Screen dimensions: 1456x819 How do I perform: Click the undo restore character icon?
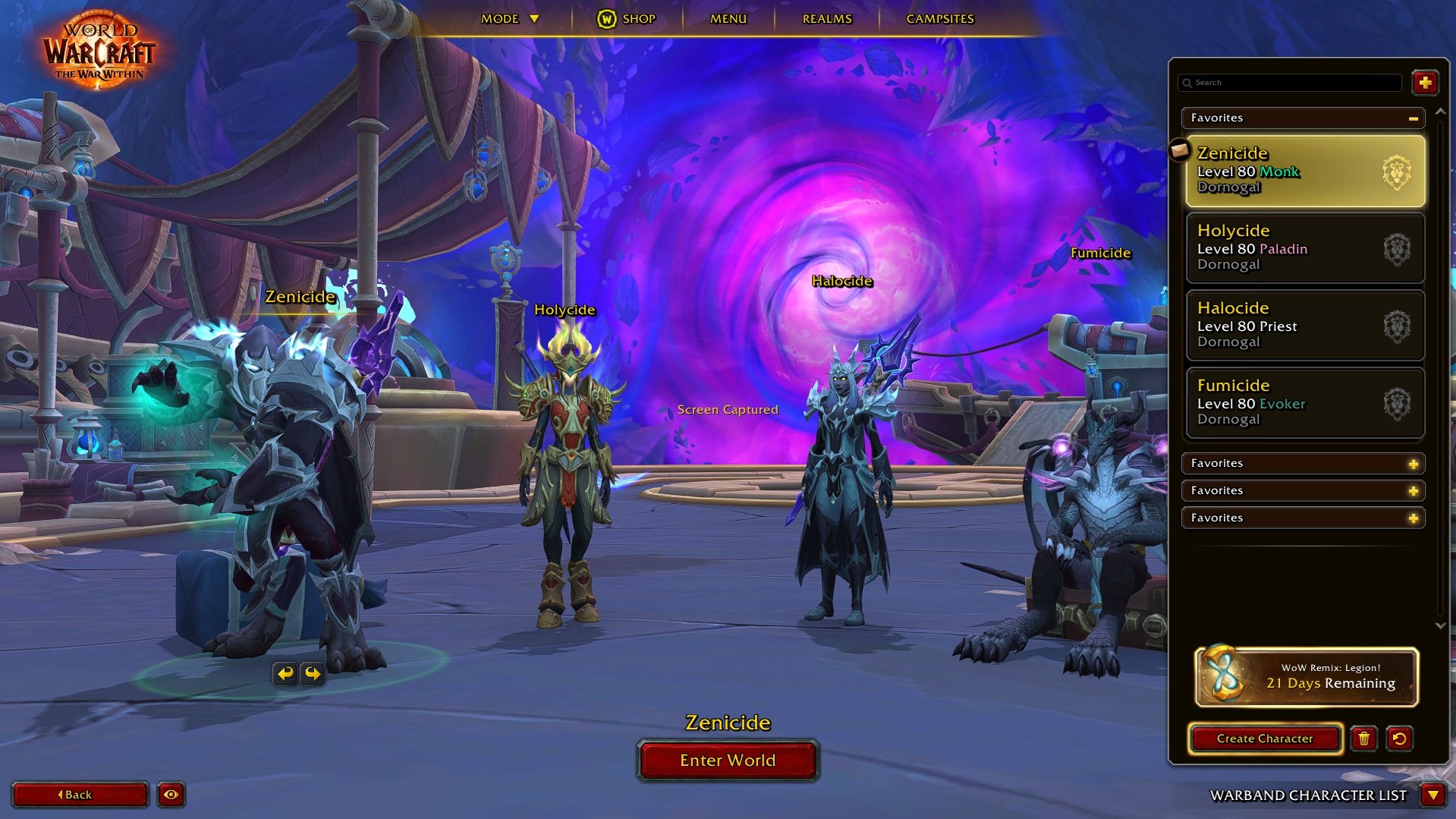coord(1400,738)
